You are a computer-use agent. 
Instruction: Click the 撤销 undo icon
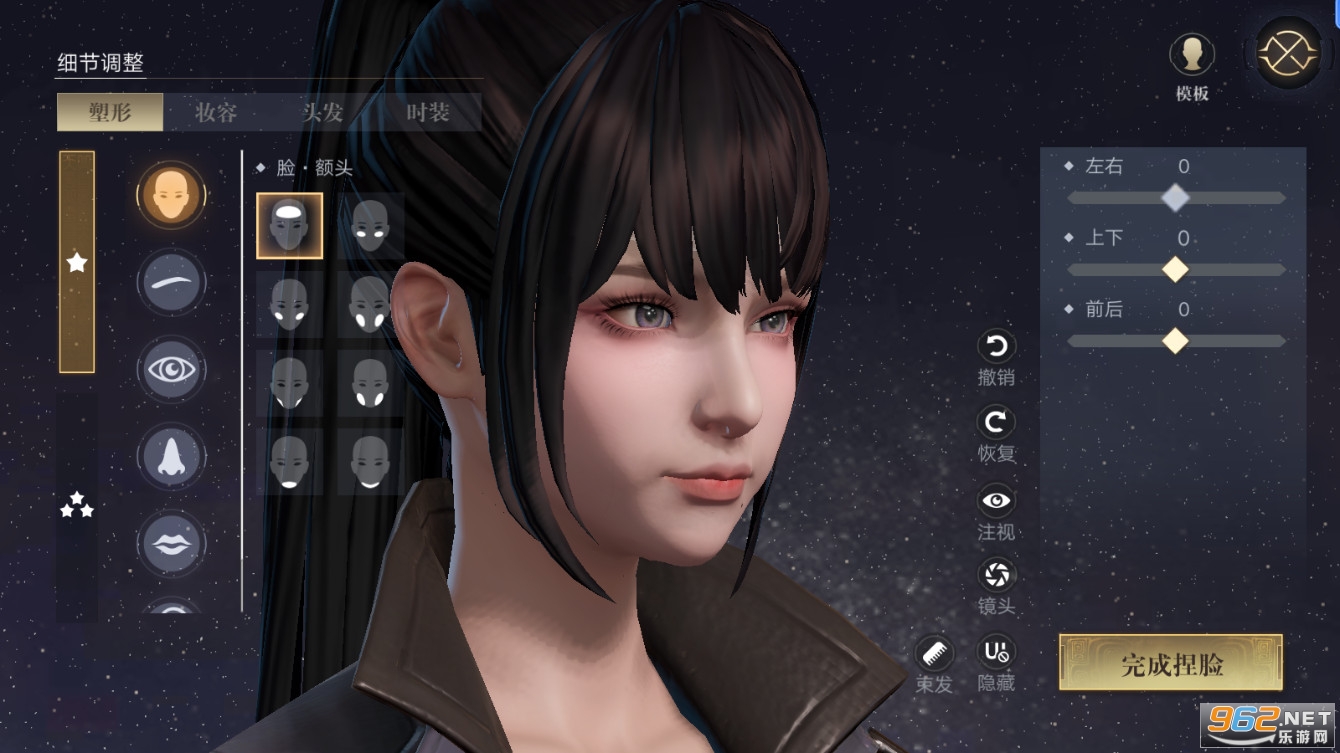pos(995,348)
